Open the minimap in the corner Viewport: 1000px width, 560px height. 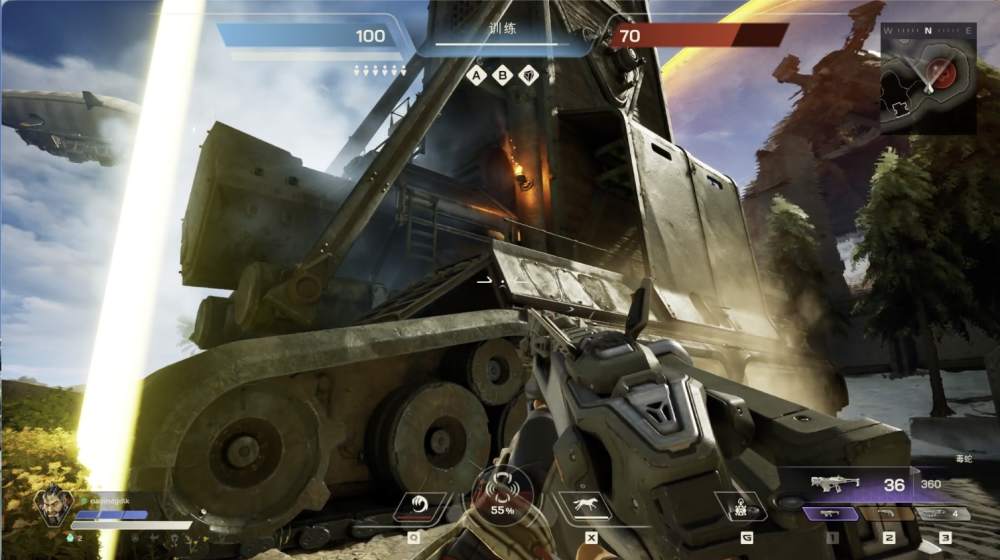pyautogui.click(x=928, y=78)
